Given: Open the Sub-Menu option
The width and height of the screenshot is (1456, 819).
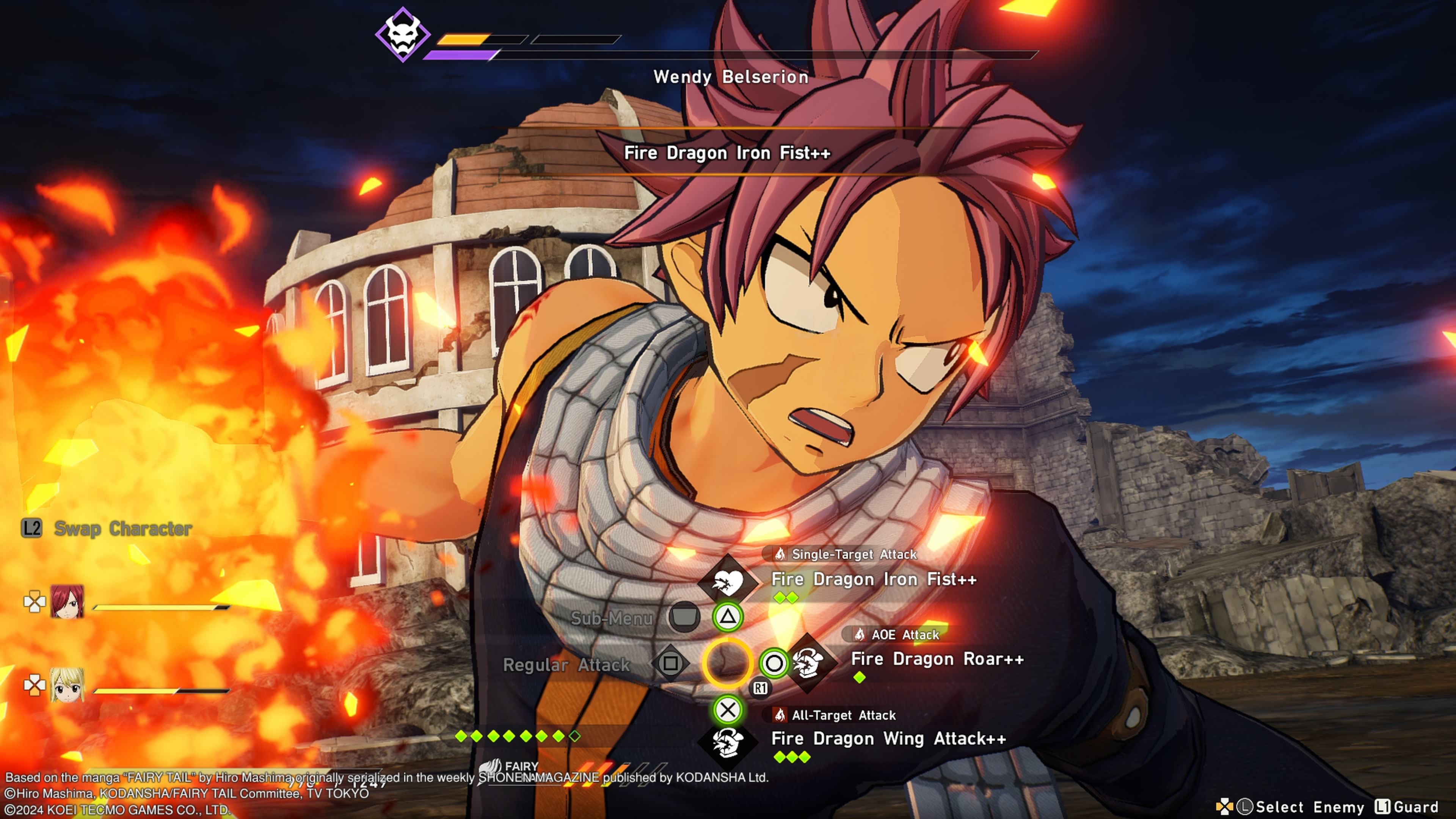Looking at the screenshot, I should [x=612, y=618].
